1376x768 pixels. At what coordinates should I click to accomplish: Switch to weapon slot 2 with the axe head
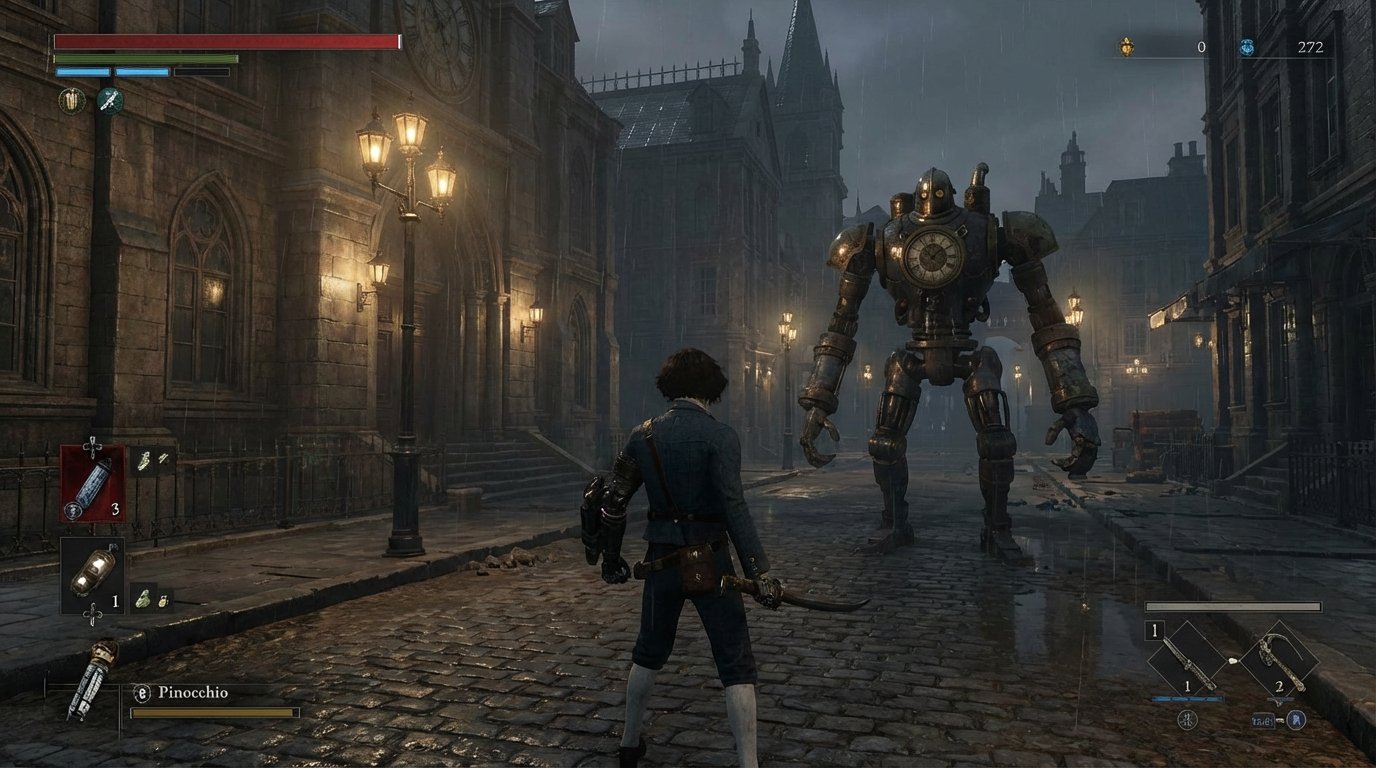[x=1279, y=659]
